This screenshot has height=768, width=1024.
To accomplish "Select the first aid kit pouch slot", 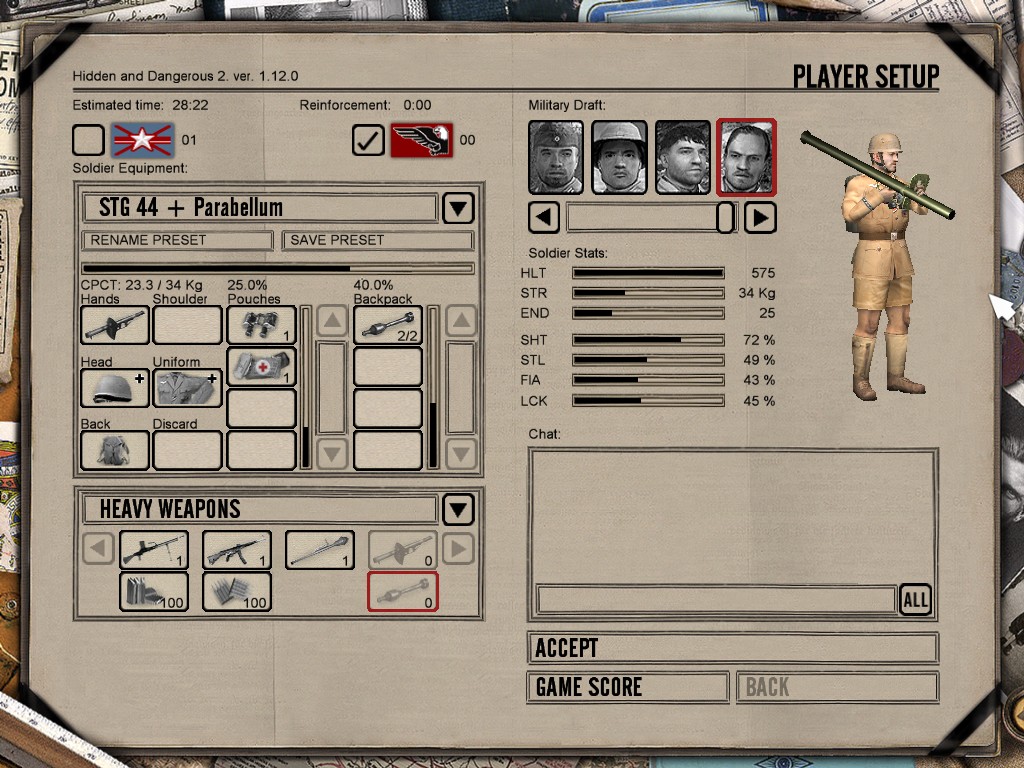I will [262, 367].
